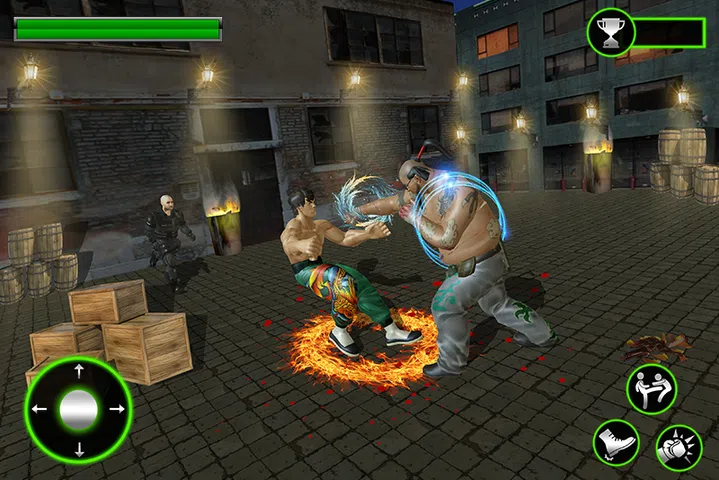719x480 pixels.
Task: Tap the joystick's right arrow
Action: click(x=116, y=409)
